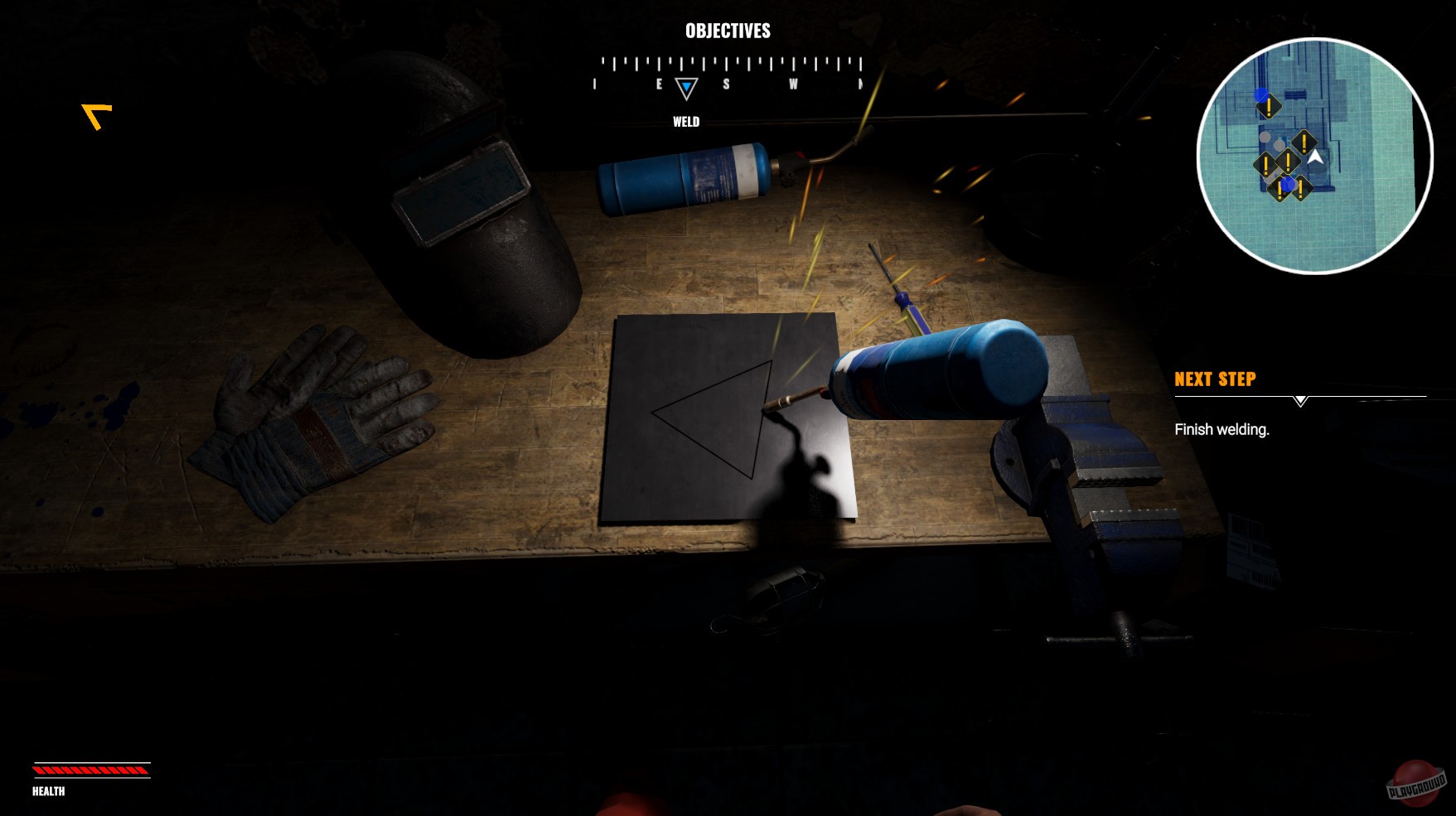Viewport: 1456px width, 816px height.
Task: Click the red HEALTH bar
Action: click(x=89, y=769)
